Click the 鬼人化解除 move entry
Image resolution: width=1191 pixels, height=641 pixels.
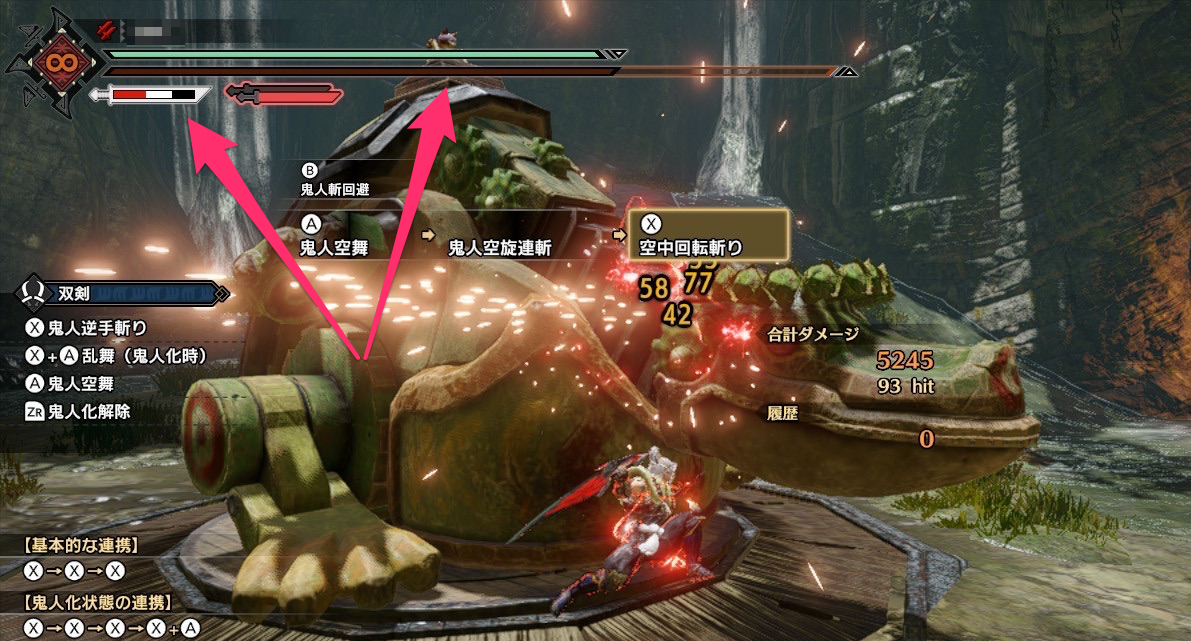pyautogui.click(x=86, y=410)
